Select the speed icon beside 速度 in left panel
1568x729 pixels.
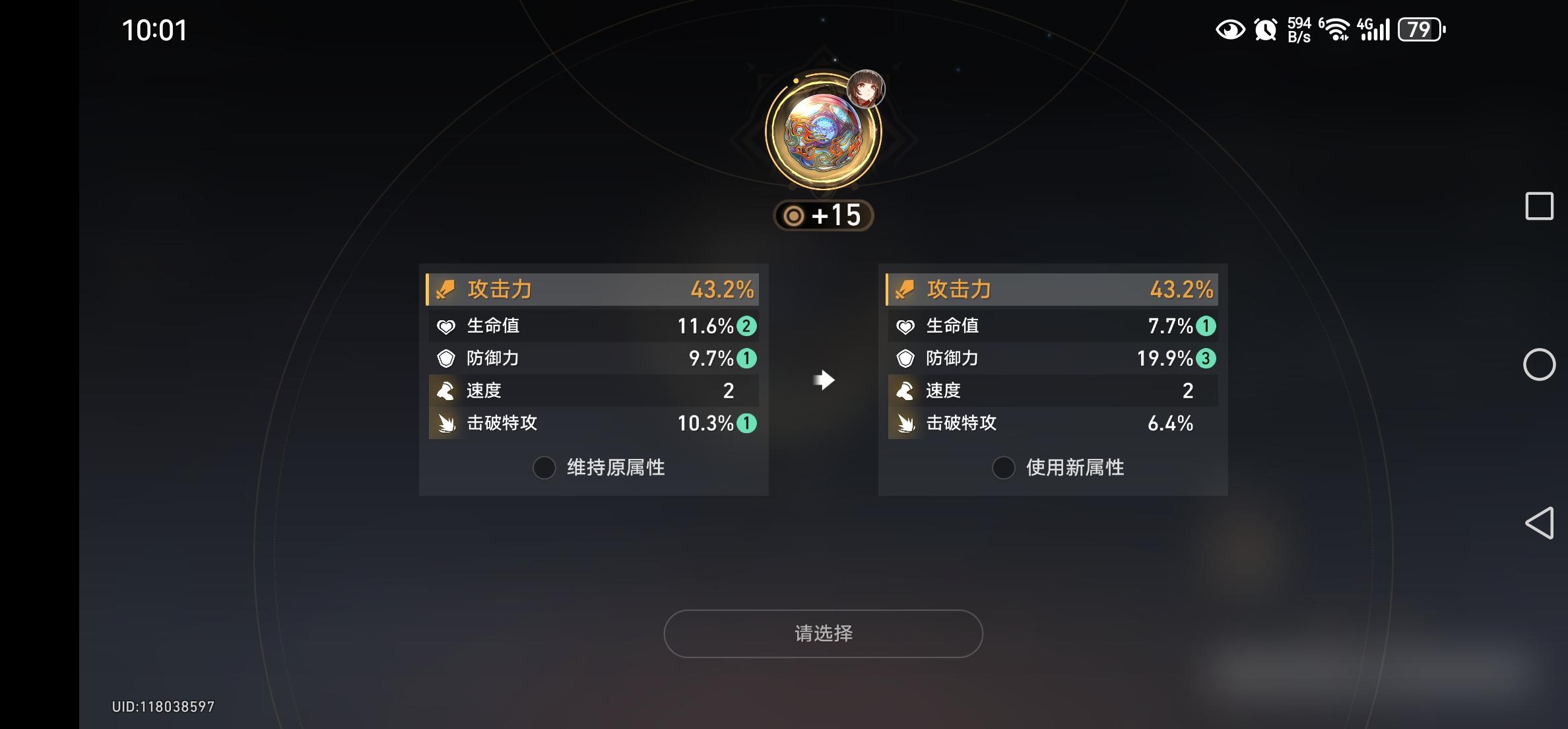(x=446, y=390)
